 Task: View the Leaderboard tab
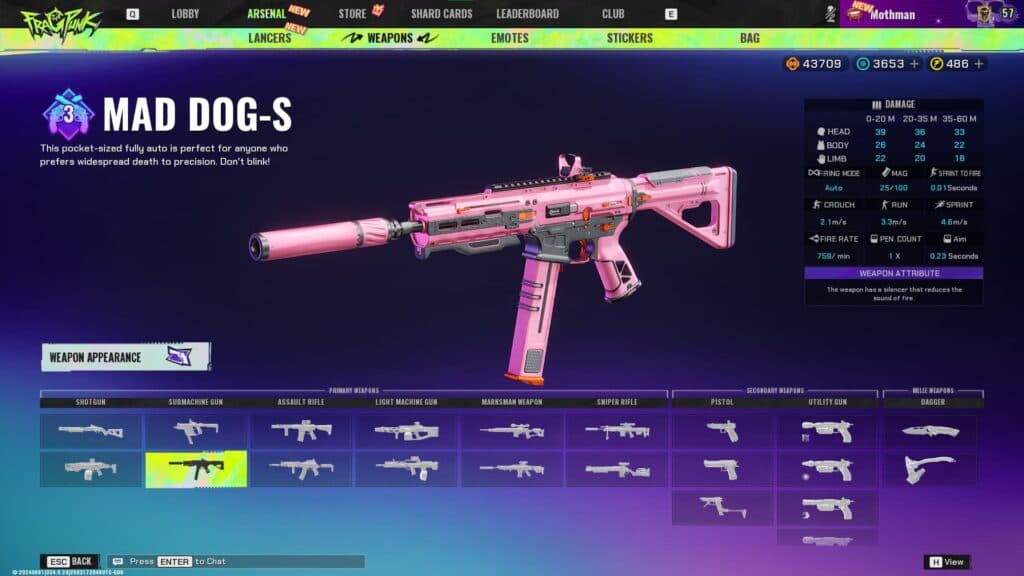[x=527, y=14]
